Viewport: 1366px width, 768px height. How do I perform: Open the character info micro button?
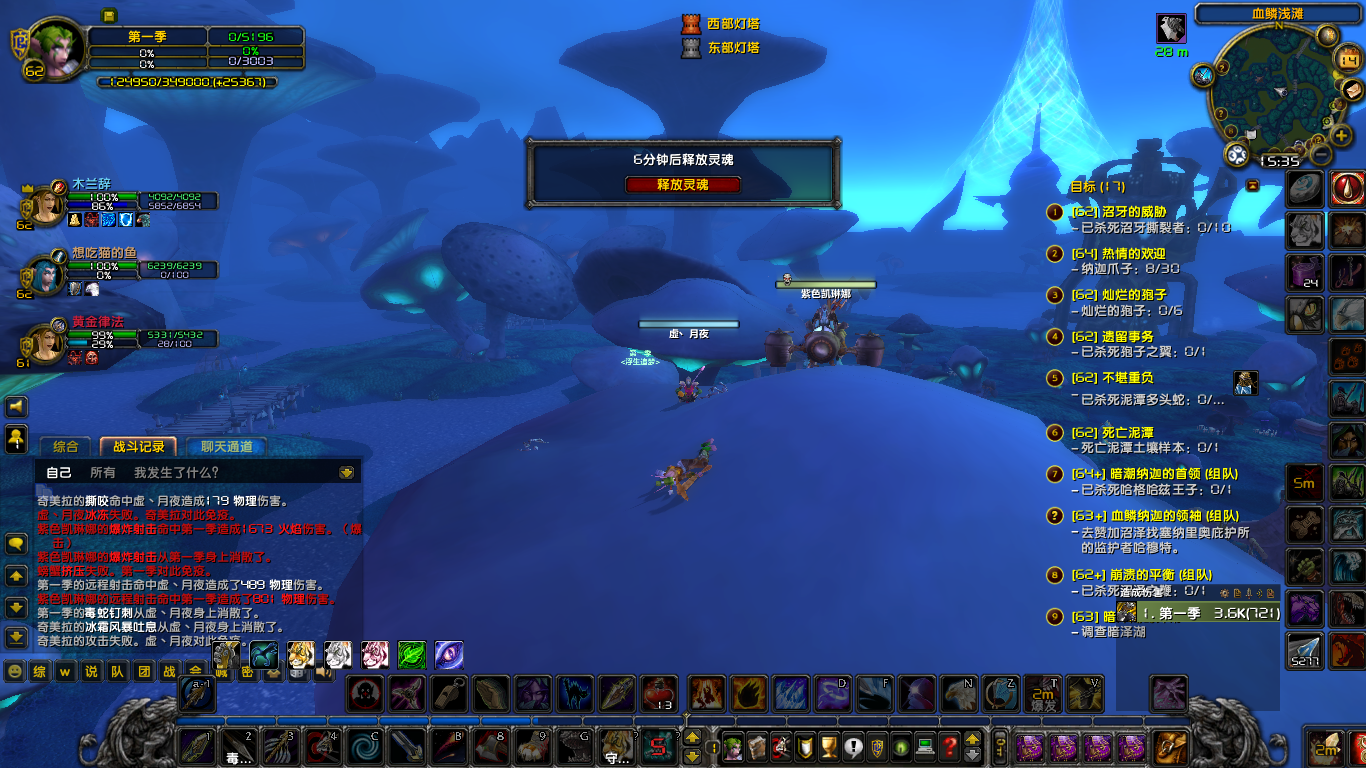[733, 746]
